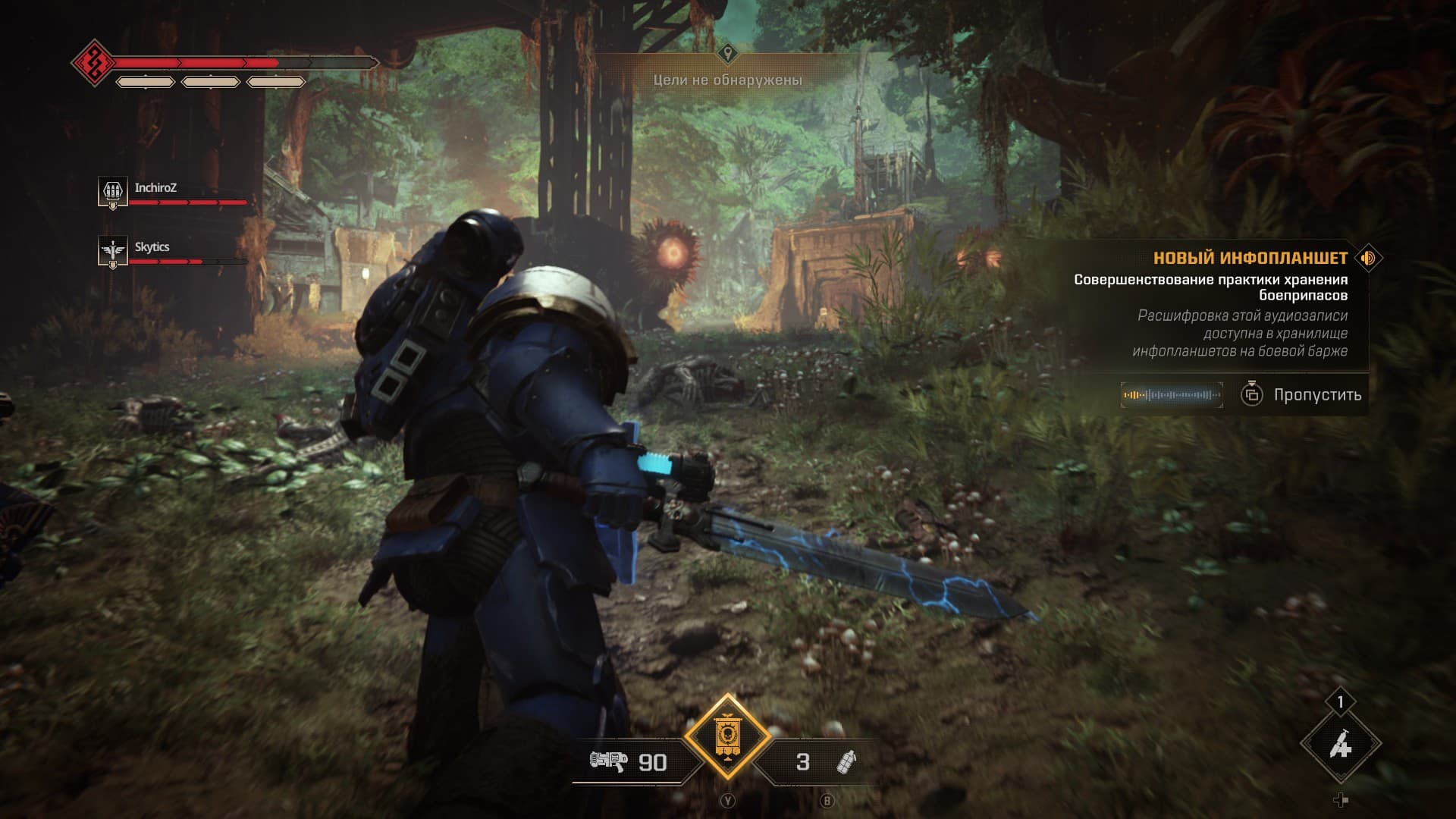This screenshot has width=1456, height=819.
Task: Select the bolt pistol weapon slot
Action: click(x=610, y=761)
